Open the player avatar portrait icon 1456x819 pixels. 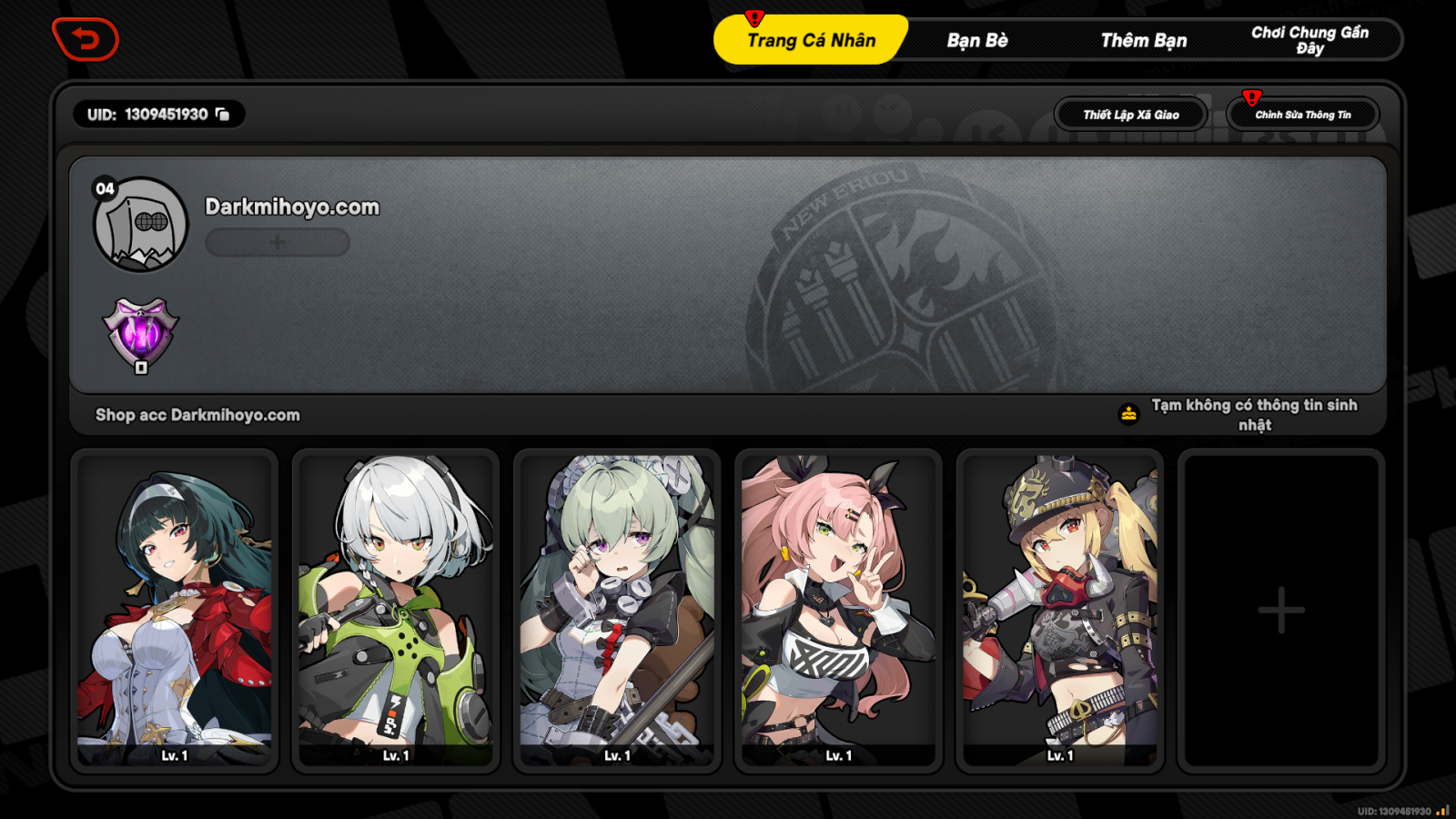(141, 221)
